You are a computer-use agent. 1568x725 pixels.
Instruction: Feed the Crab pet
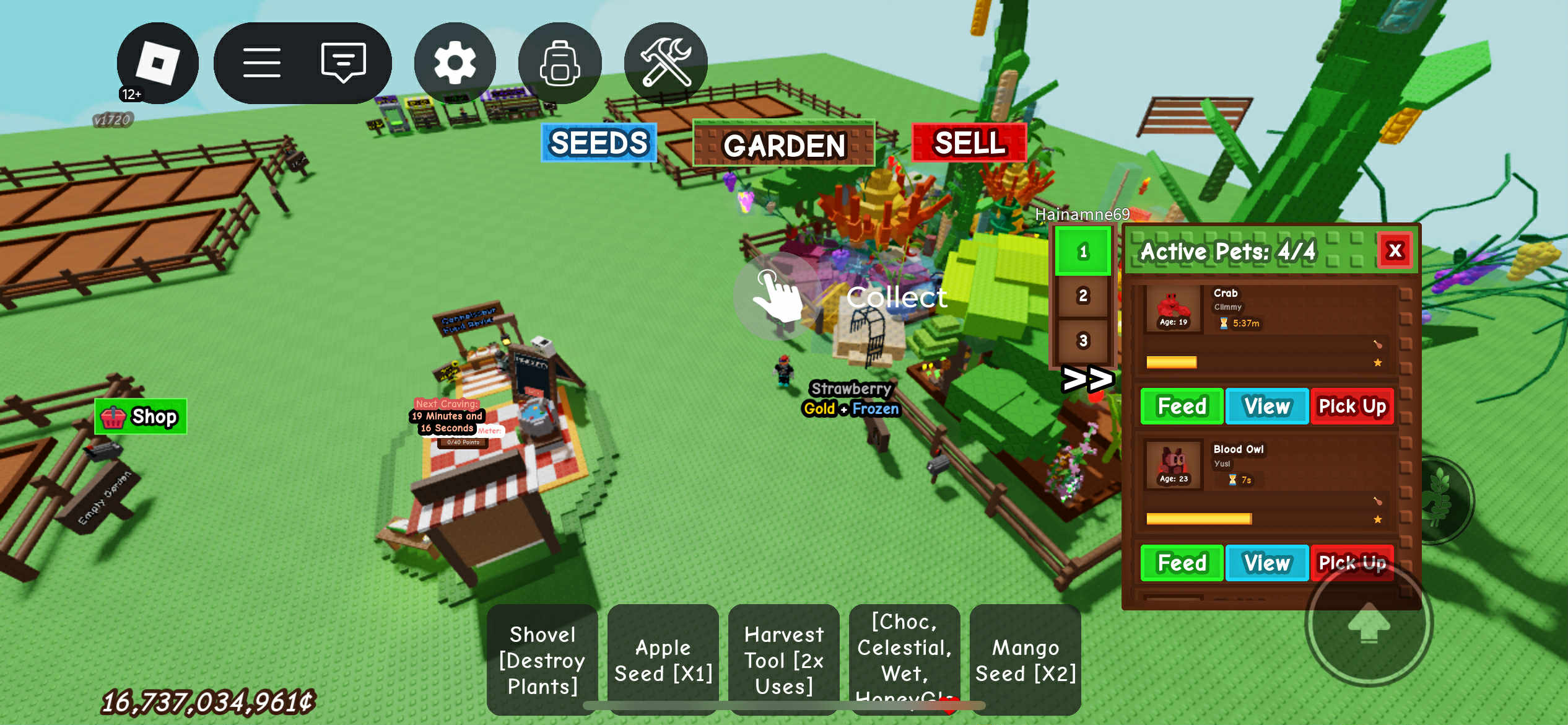click(1181, 406)
